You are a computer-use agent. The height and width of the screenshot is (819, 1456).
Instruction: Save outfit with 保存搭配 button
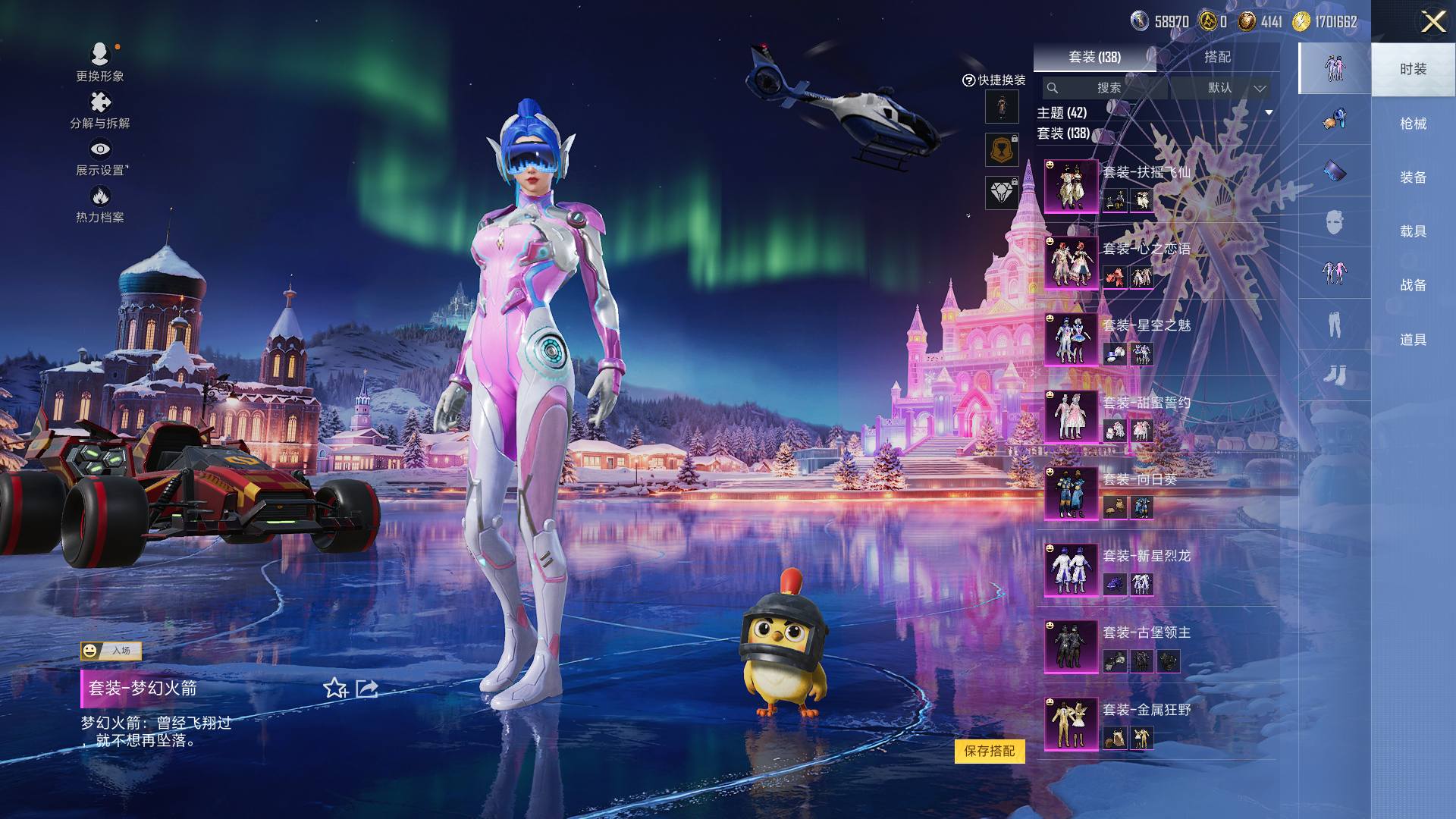click(x=989, y=751)
